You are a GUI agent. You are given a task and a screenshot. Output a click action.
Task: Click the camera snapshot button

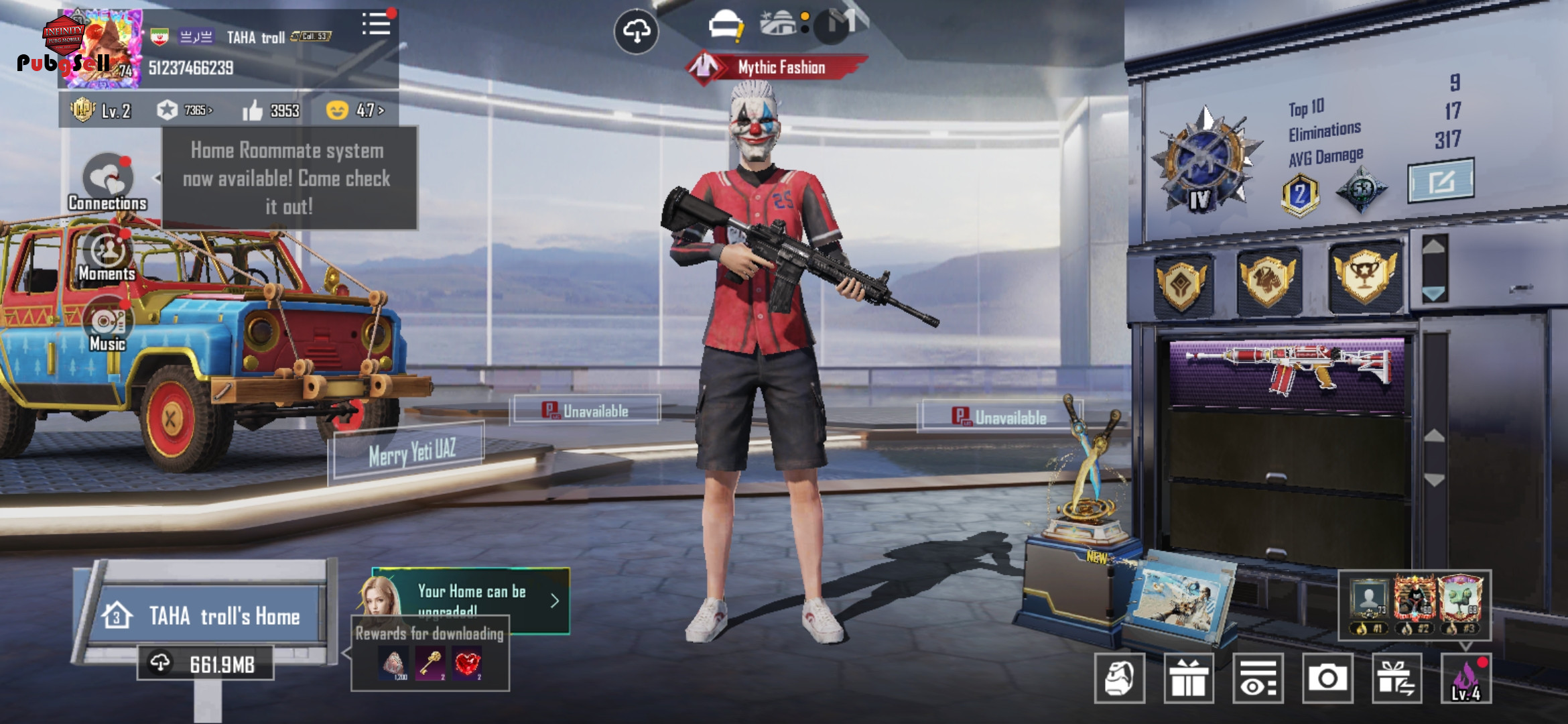tap(1327, 678)
